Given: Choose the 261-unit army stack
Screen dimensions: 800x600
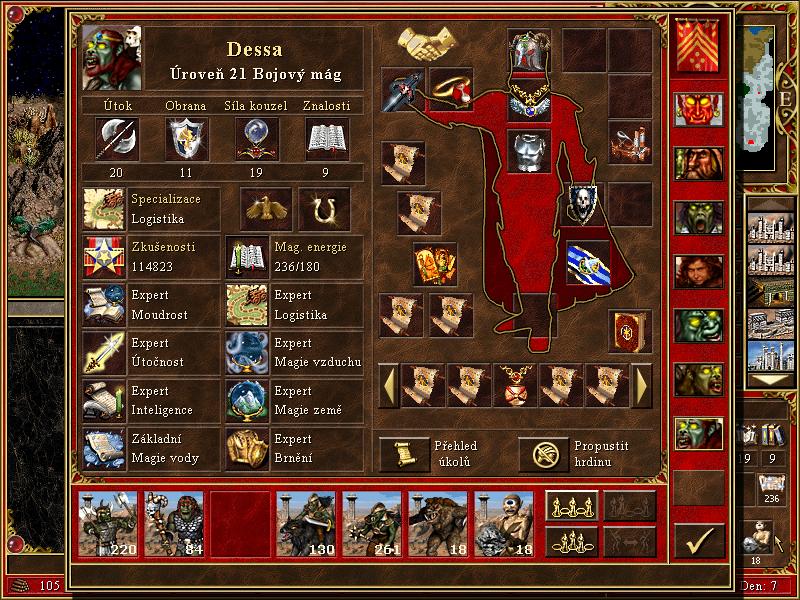Looking at the screenshot, I should [x=372, y=524].
